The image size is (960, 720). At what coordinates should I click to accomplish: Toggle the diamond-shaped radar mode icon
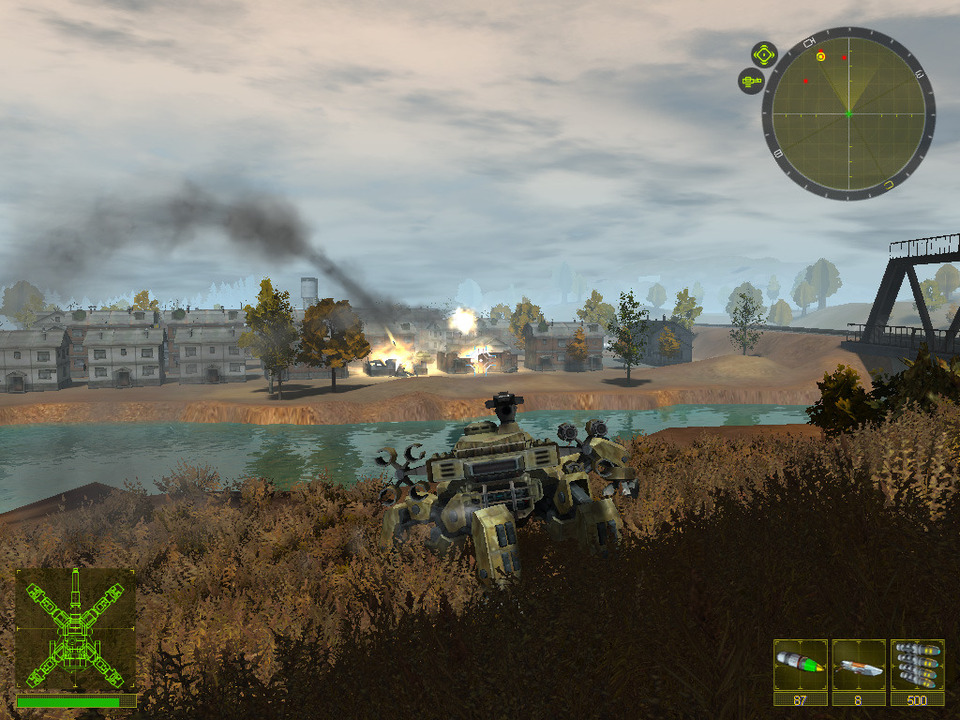point(764,54)
